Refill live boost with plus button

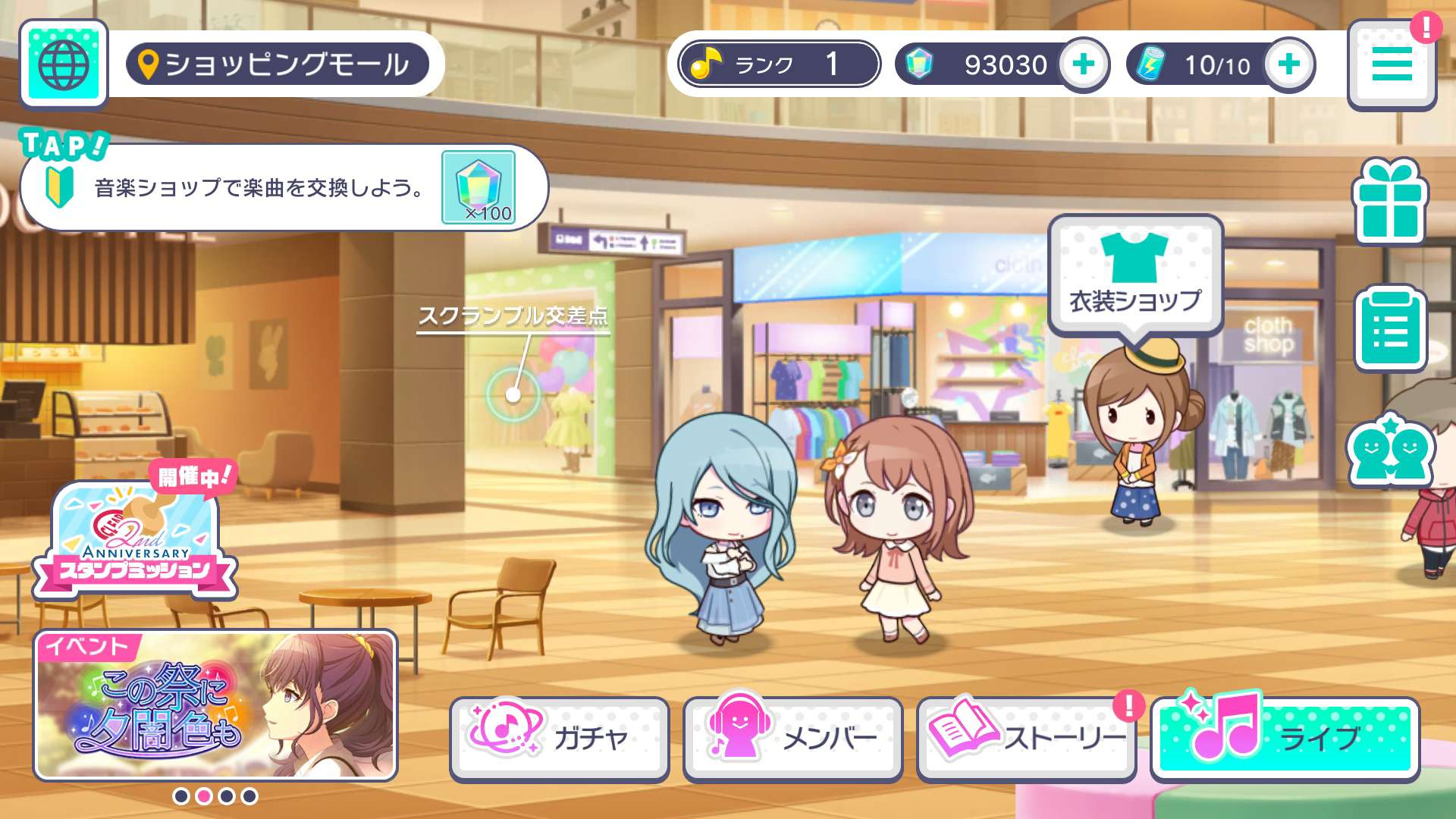1288,64
